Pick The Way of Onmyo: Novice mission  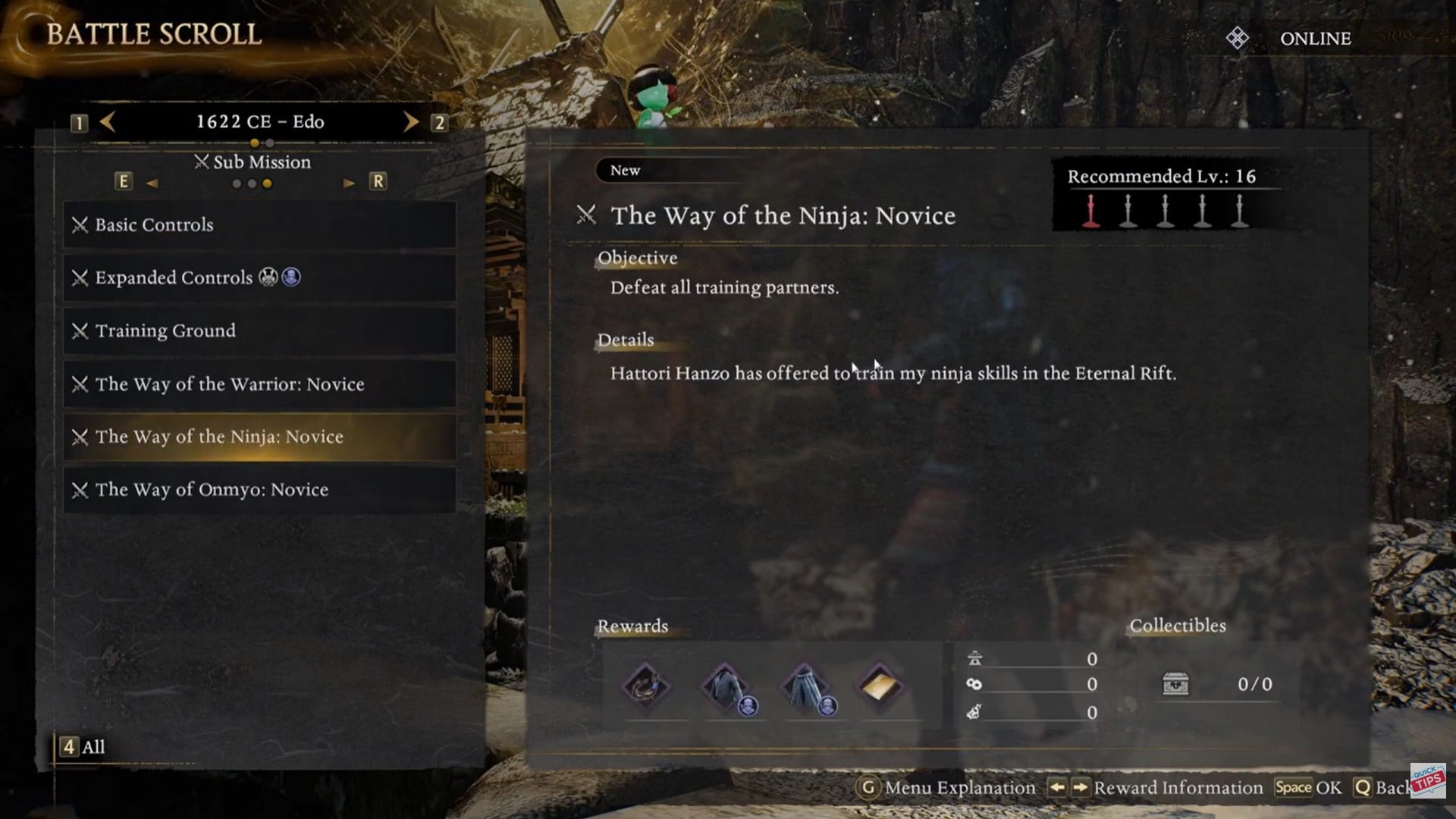(x=259, y=490)
